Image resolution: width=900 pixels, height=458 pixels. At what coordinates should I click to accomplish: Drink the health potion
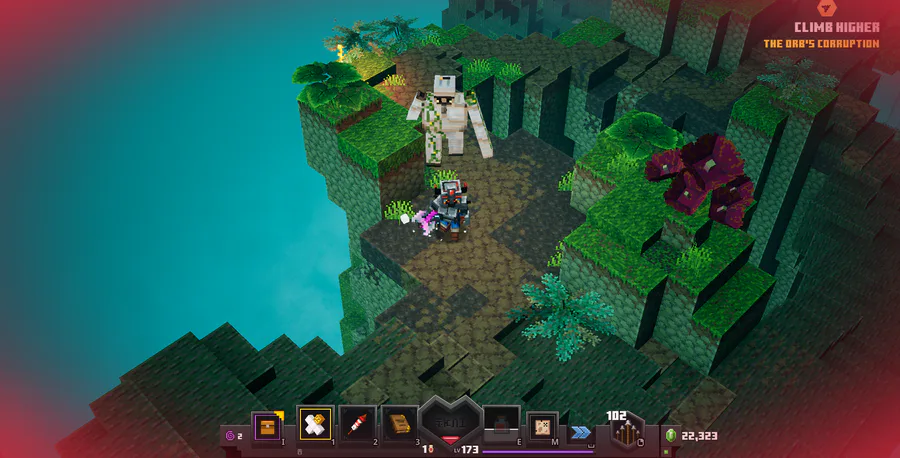500,425
